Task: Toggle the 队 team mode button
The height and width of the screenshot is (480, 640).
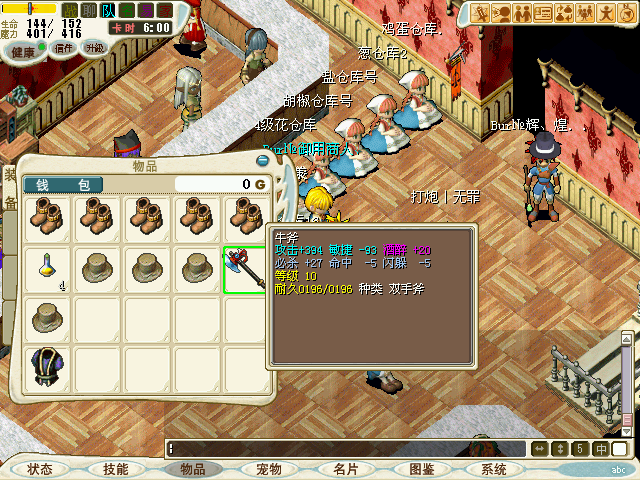Action: (x=108, y=11)
